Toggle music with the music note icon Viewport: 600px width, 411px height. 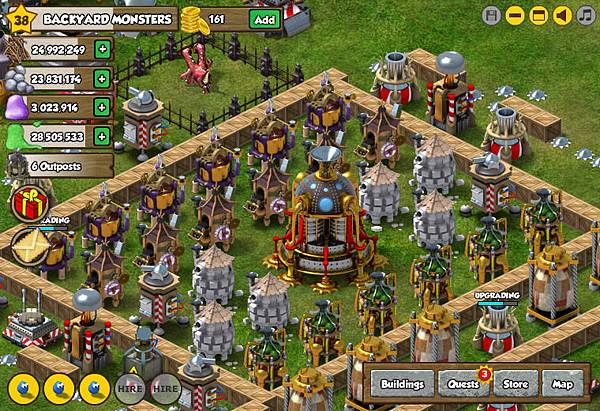(587, 15)
